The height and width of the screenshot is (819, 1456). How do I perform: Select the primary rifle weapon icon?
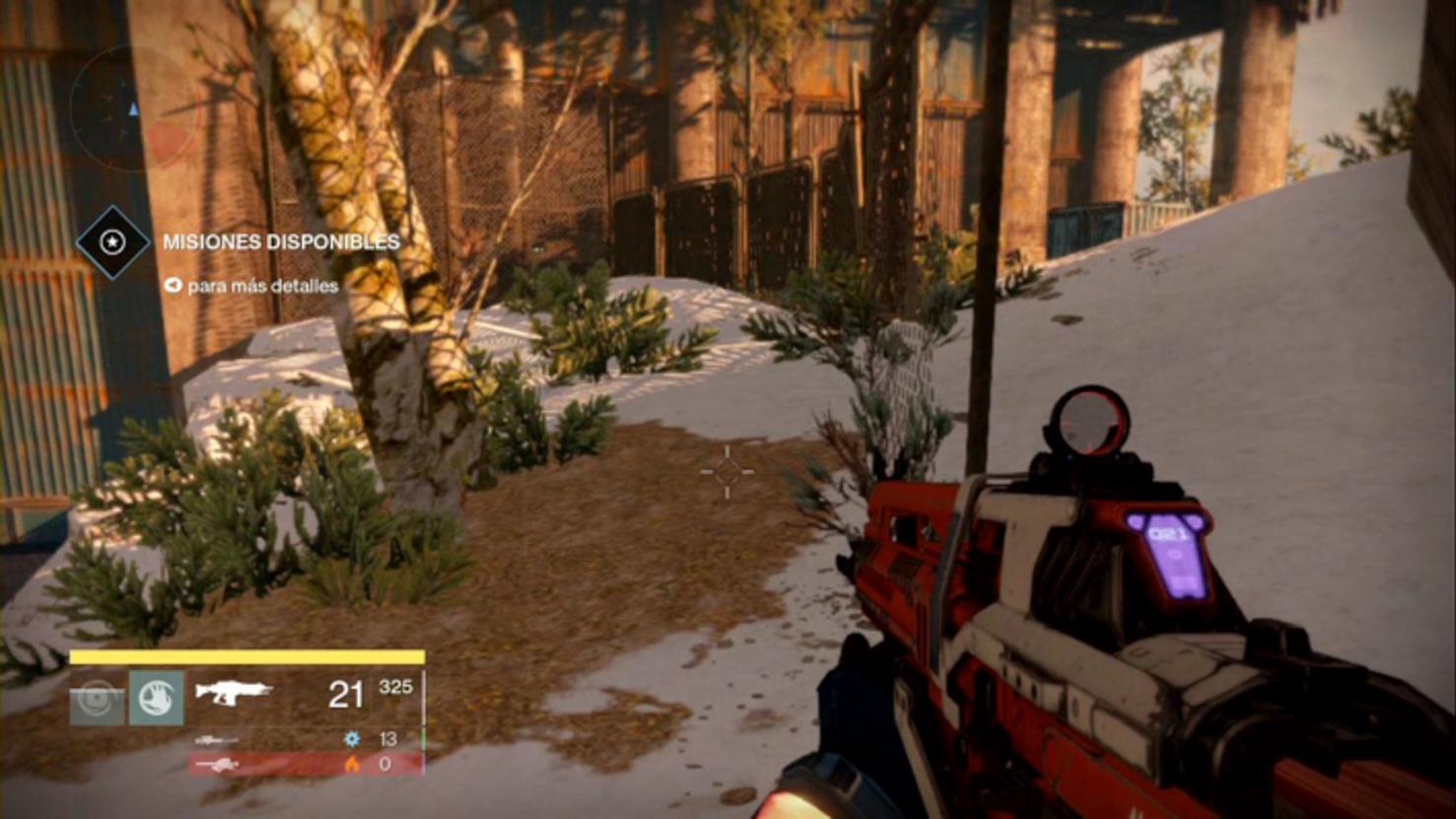click(x=233, y=692)
